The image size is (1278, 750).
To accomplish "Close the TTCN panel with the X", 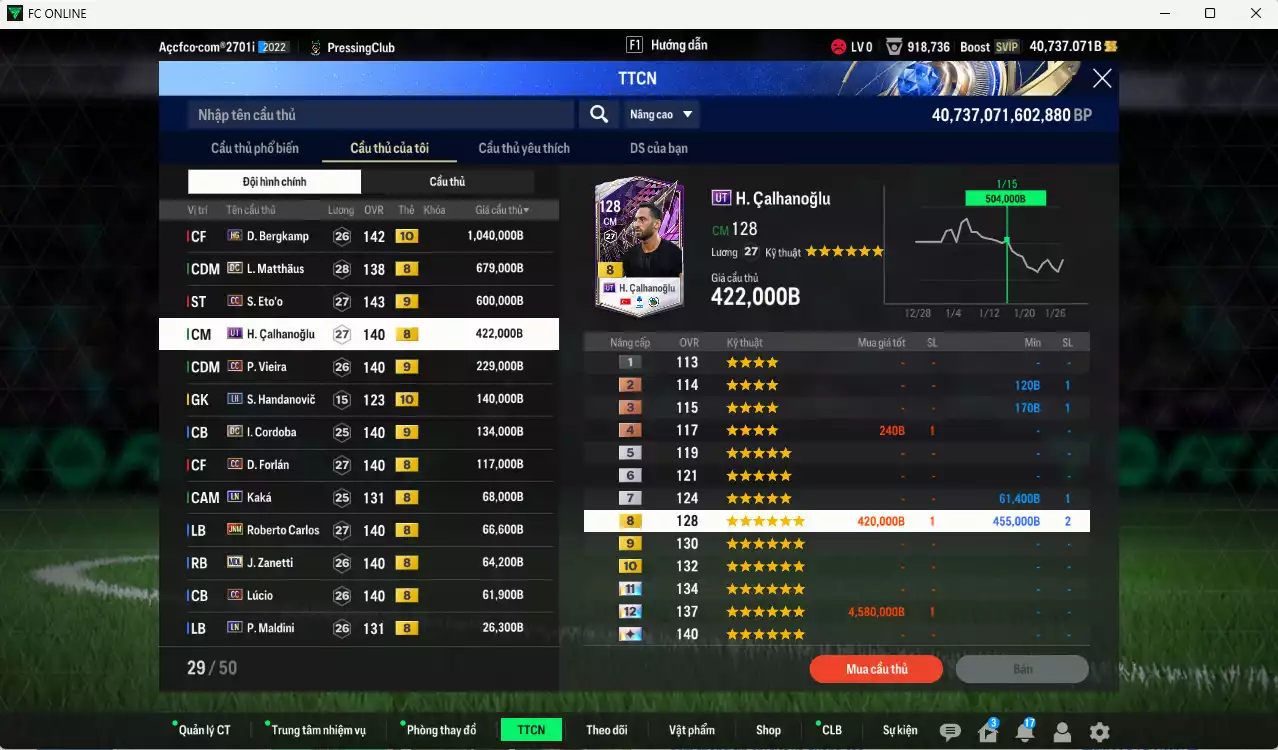I will click(1101, 79).
